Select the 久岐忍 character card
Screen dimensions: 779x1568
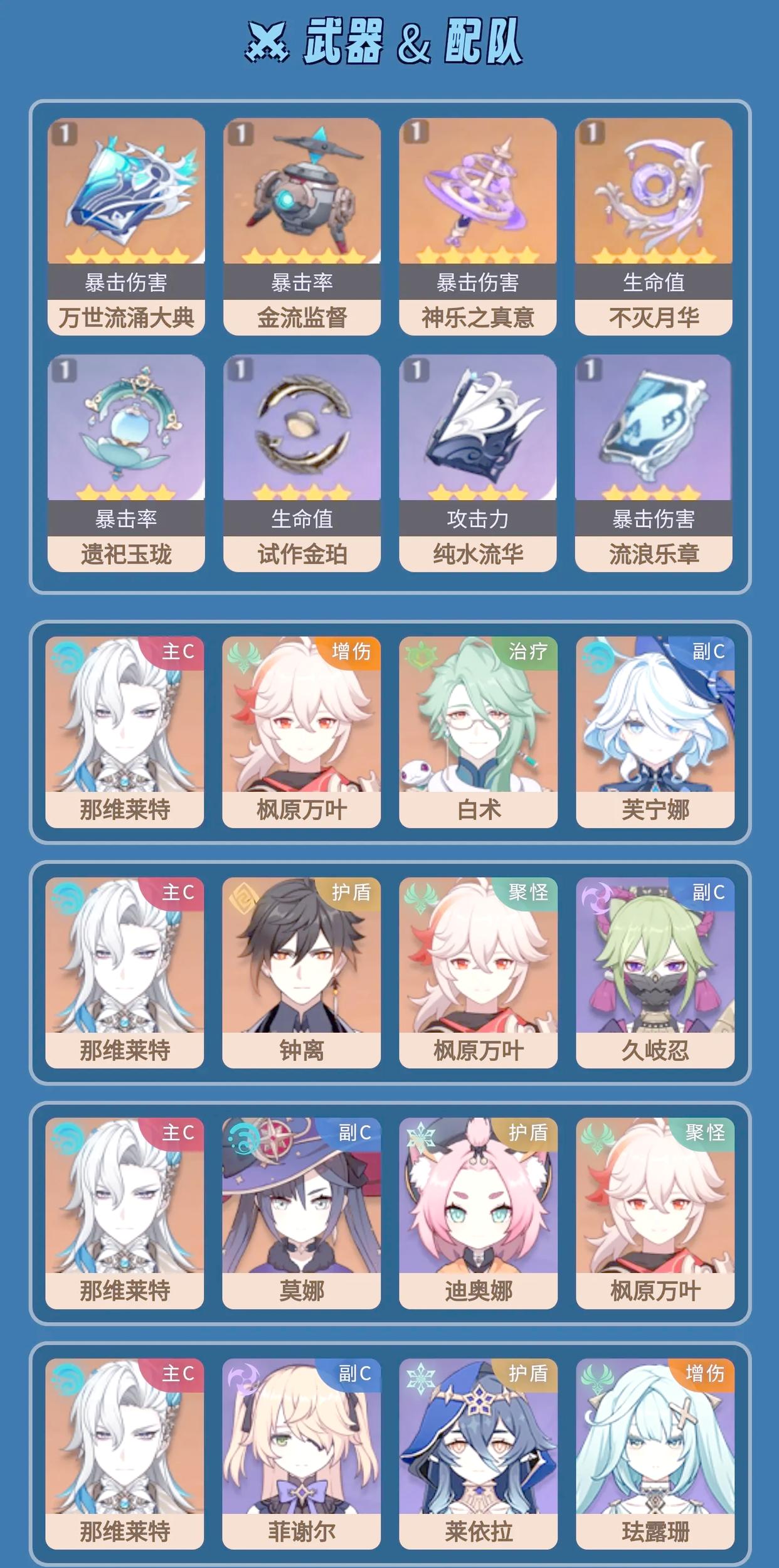[655, 972]
